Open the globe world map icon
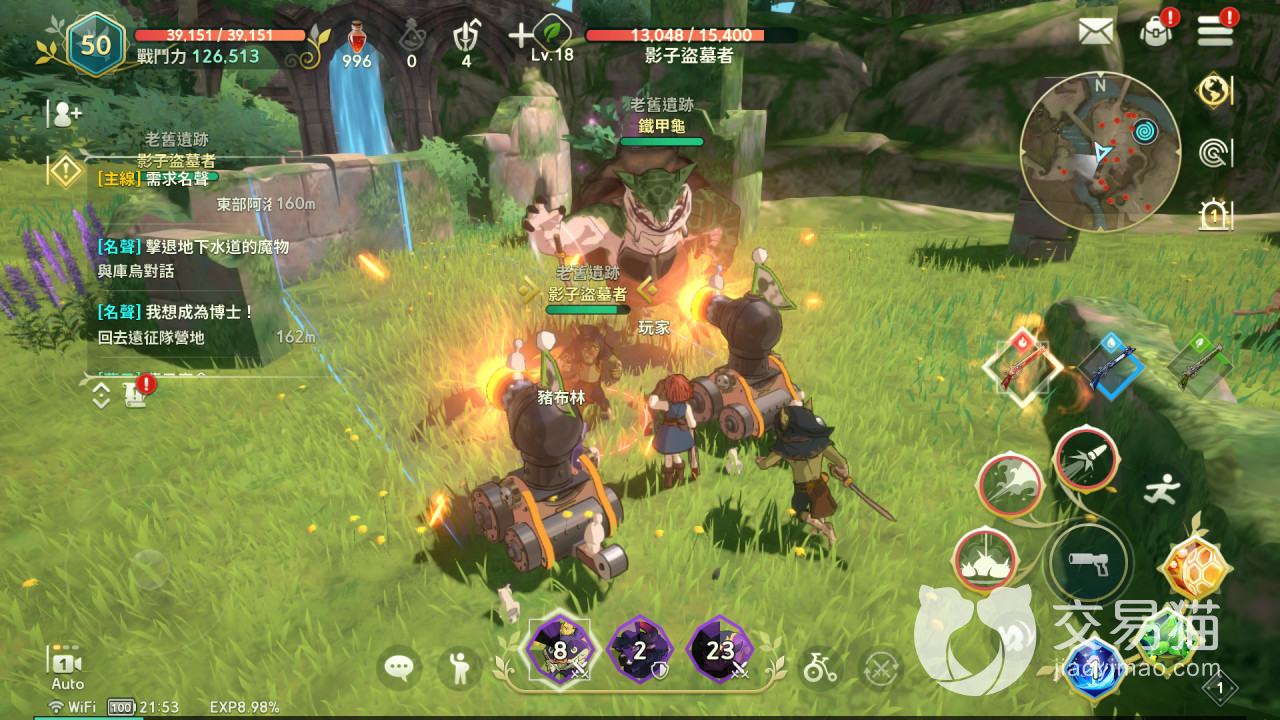Screen dimensions: 1280x720 click(x=1214, y=90)
